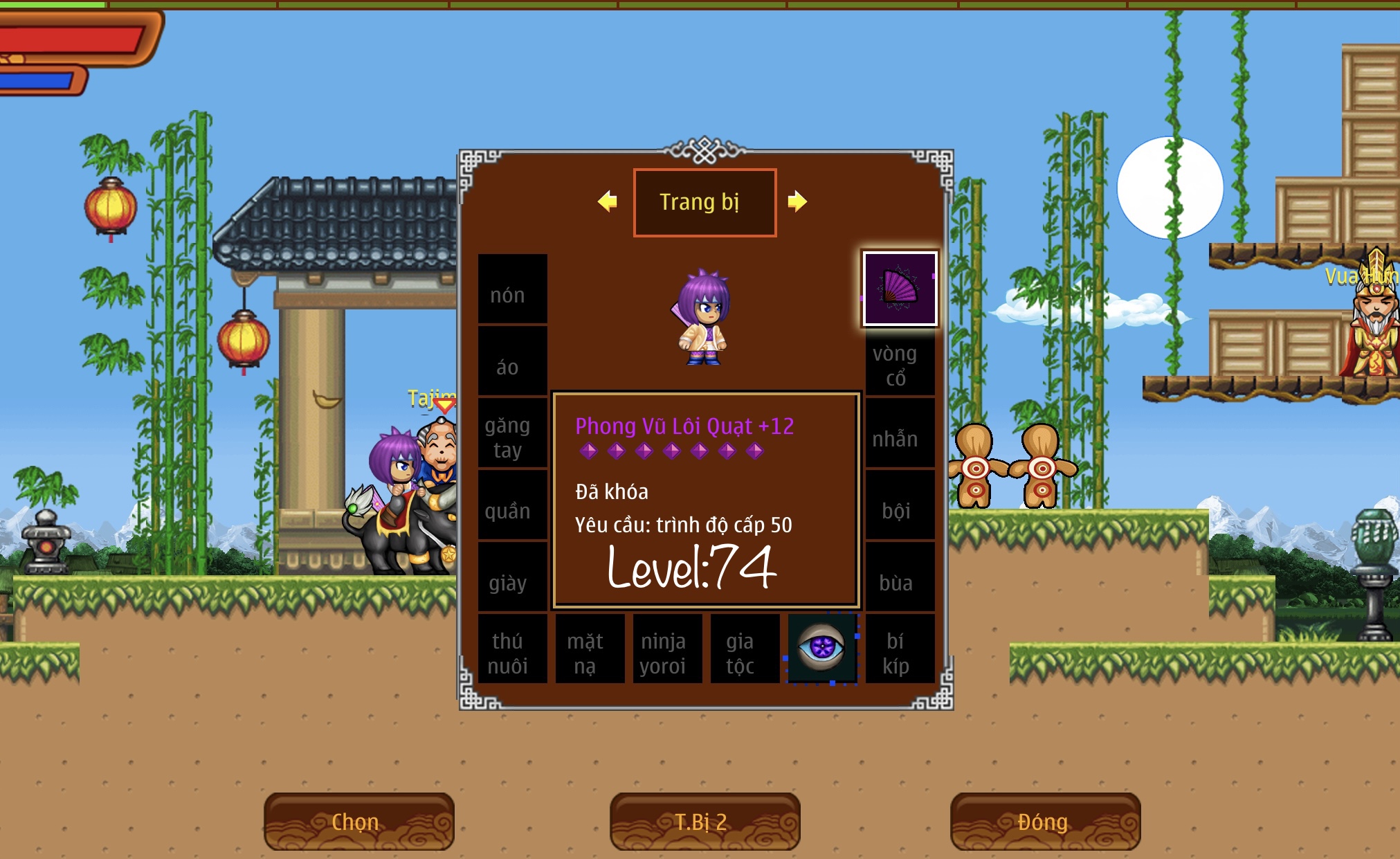Viewport: 1400px width, 859px height.
Task: Select the purple fan weapon slot
Action: 900,288
